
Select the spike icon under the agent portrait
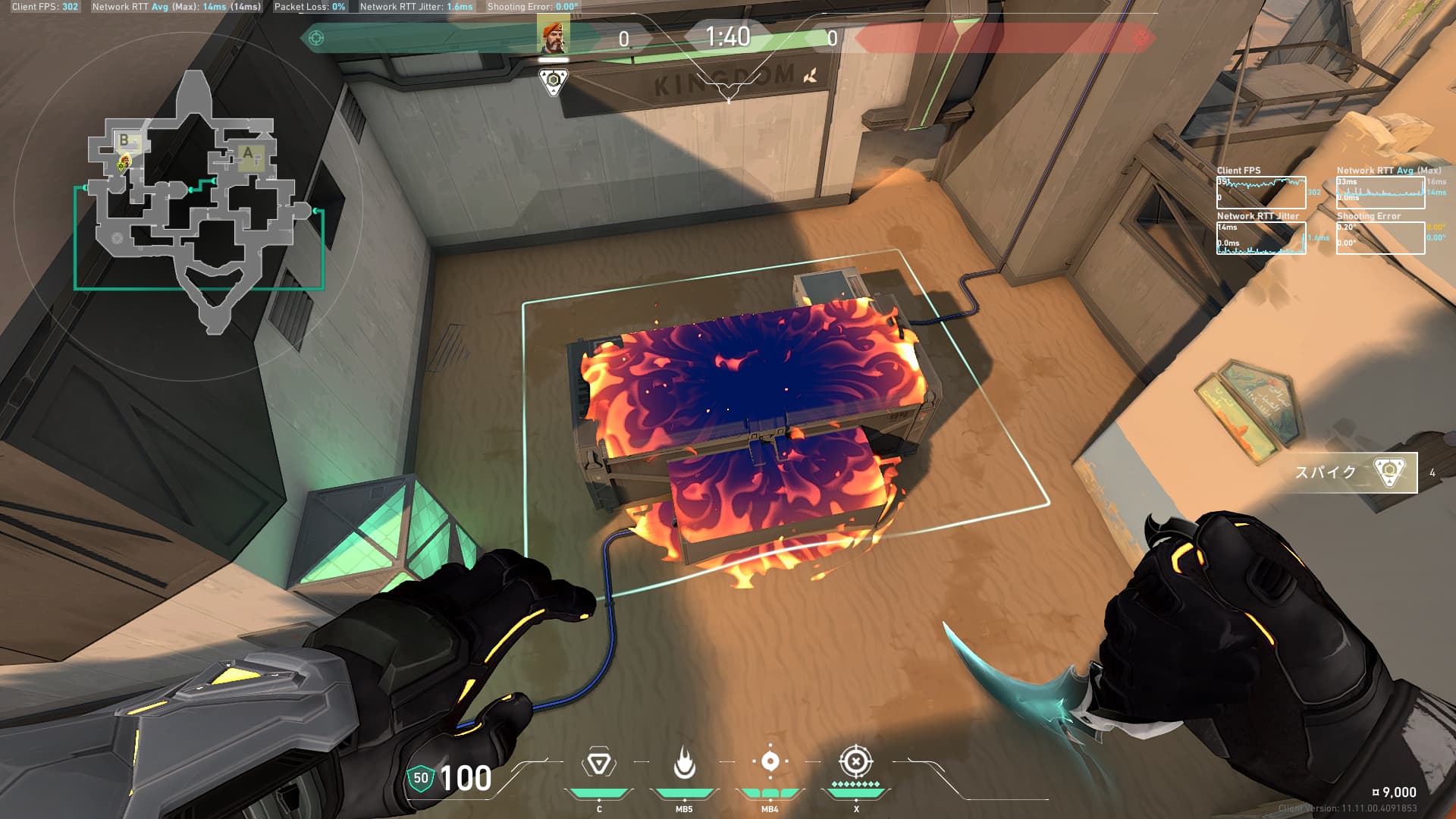(x=554, y=81)
